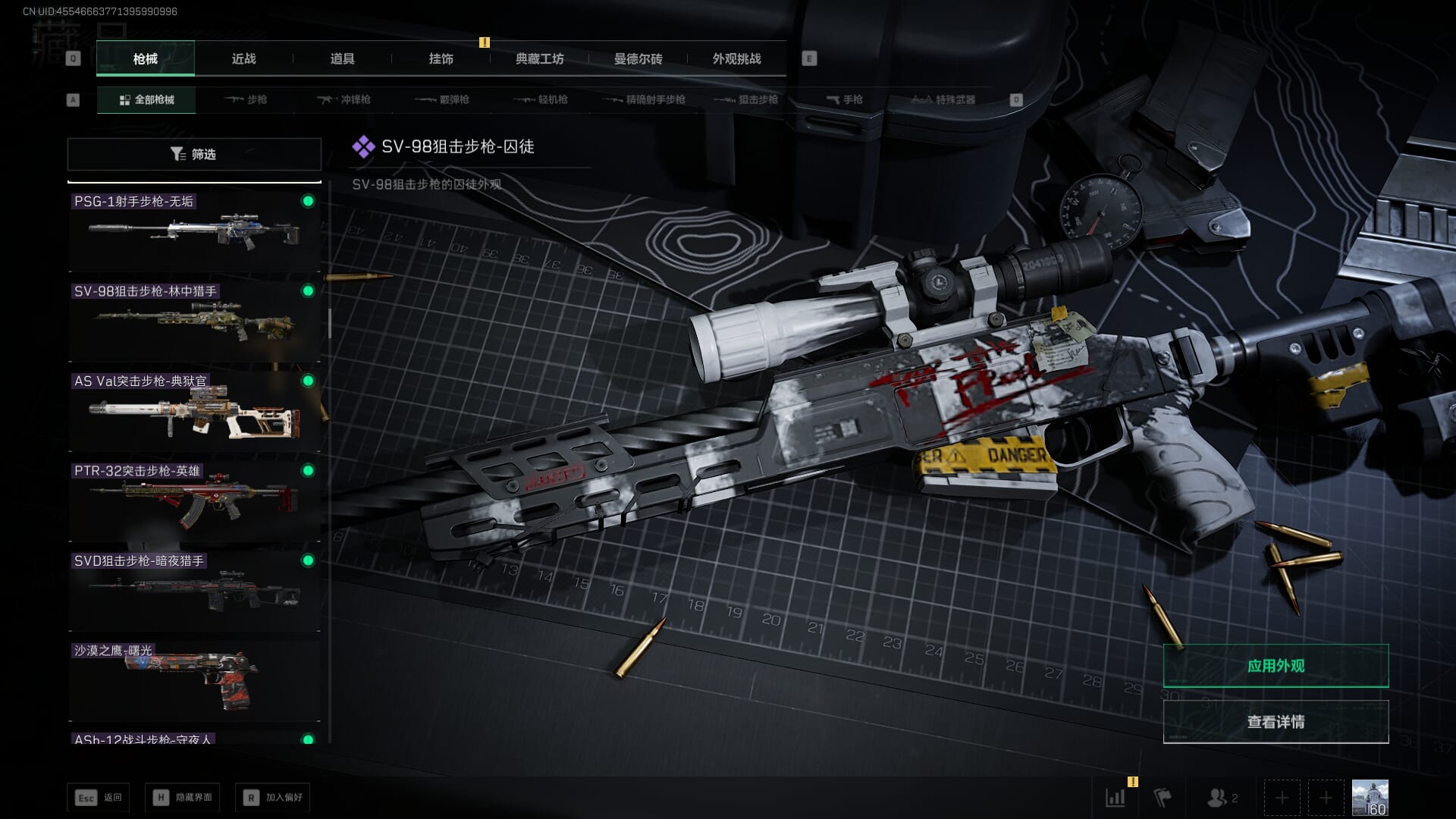This screenshot has width=1456, height=819.
Task: Select the 手枪 pistol category
Action: [x=845, y=99]
